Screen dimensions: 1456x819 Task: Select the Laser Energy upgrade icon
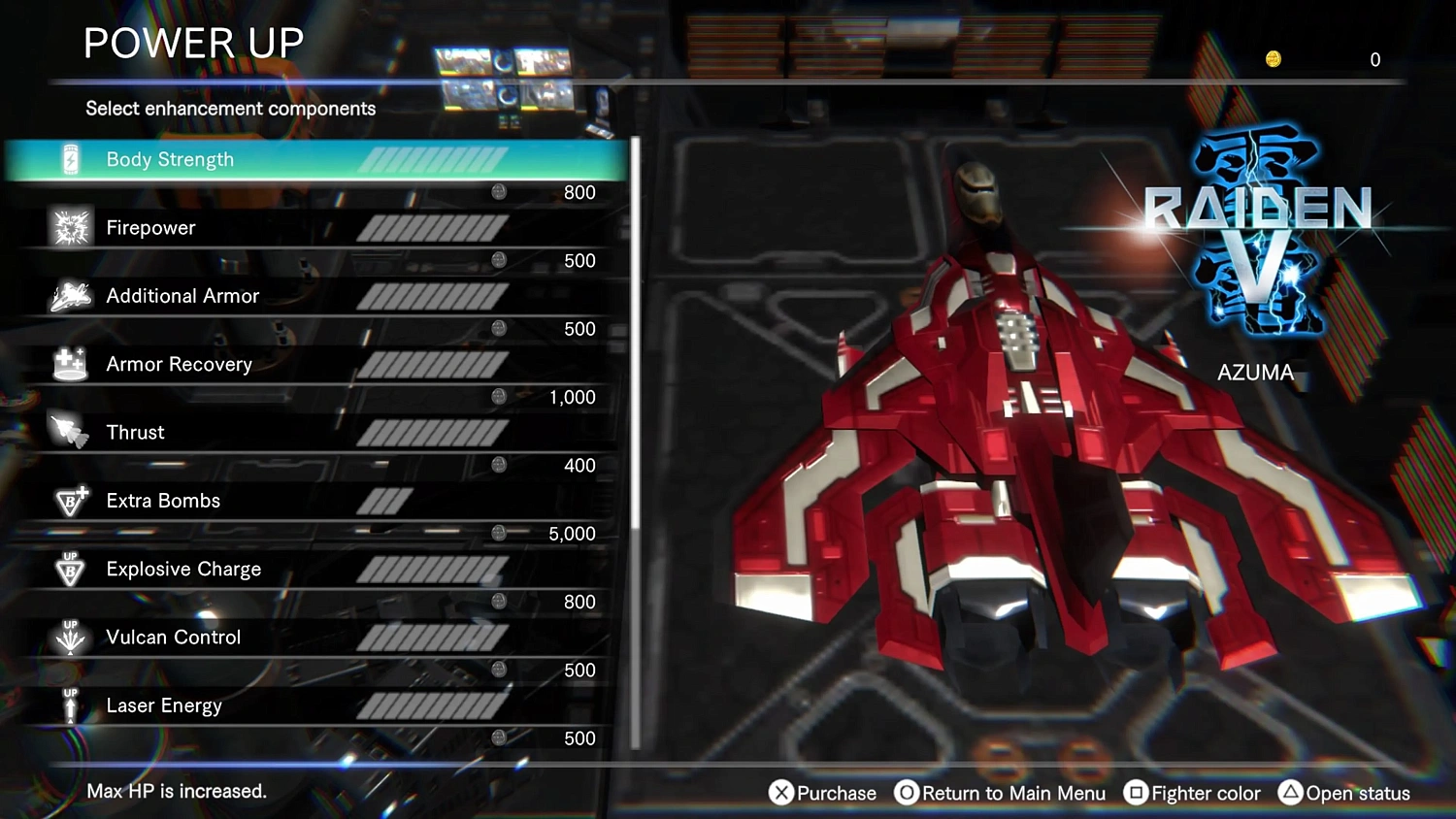point(69,704)
